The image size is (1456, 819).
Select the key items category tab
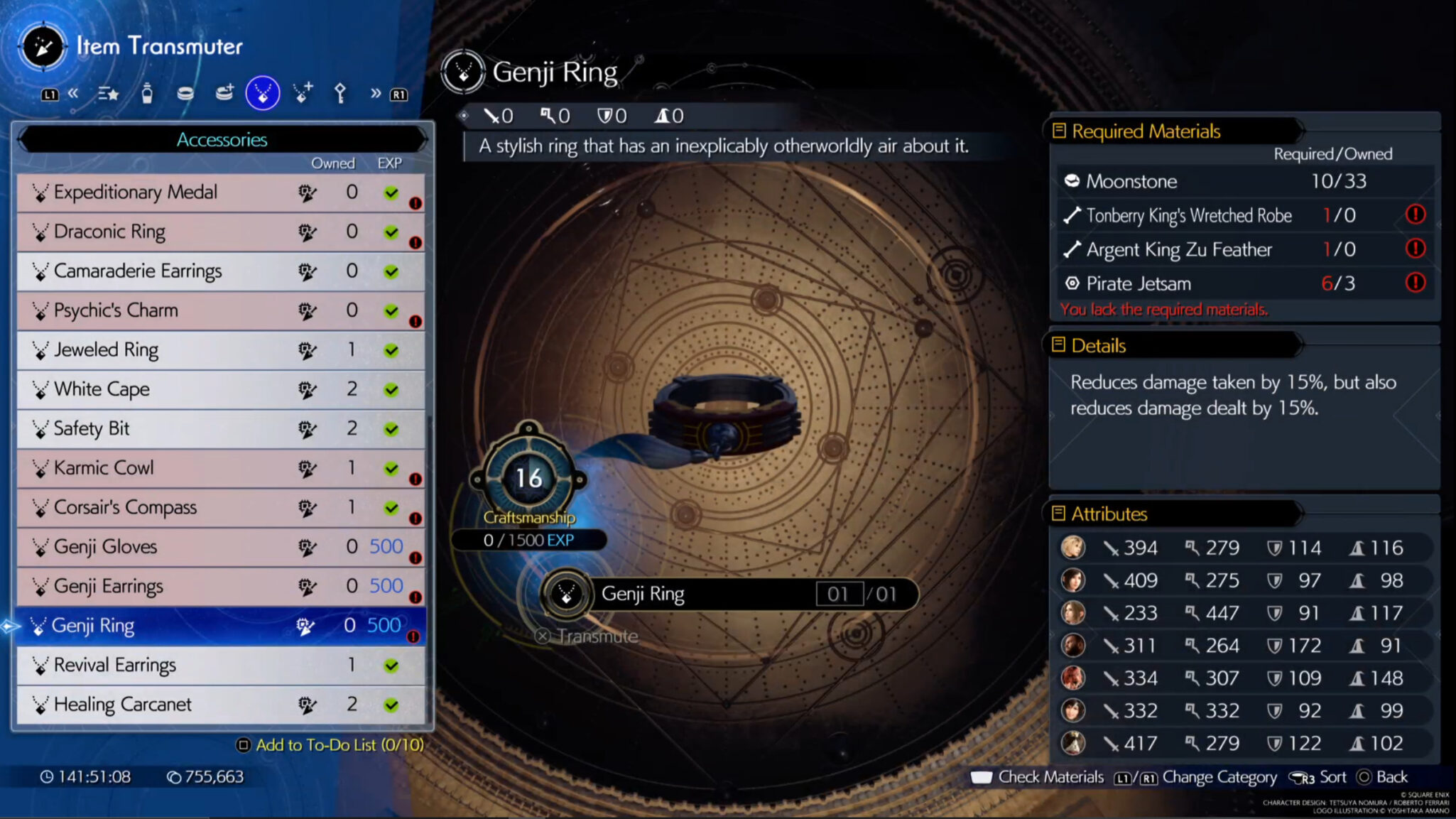(x=340, y=93)
